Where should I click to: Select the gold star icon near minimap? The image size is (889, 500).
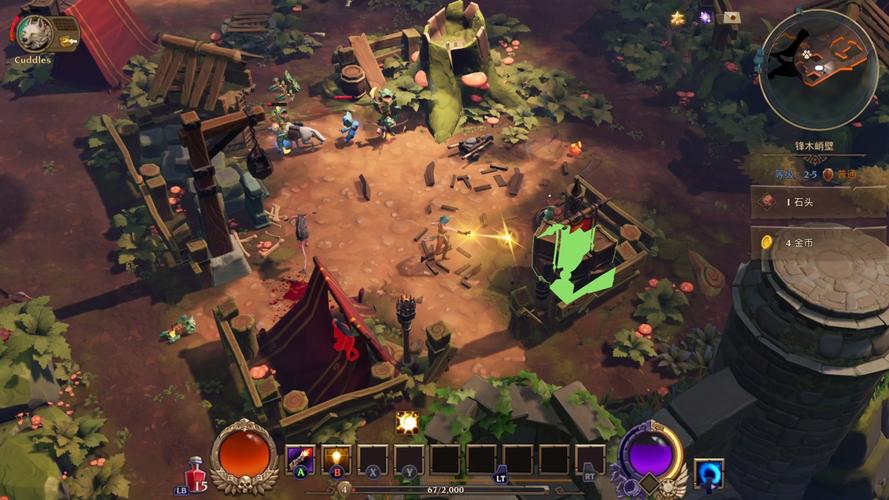tap(678, 18)
